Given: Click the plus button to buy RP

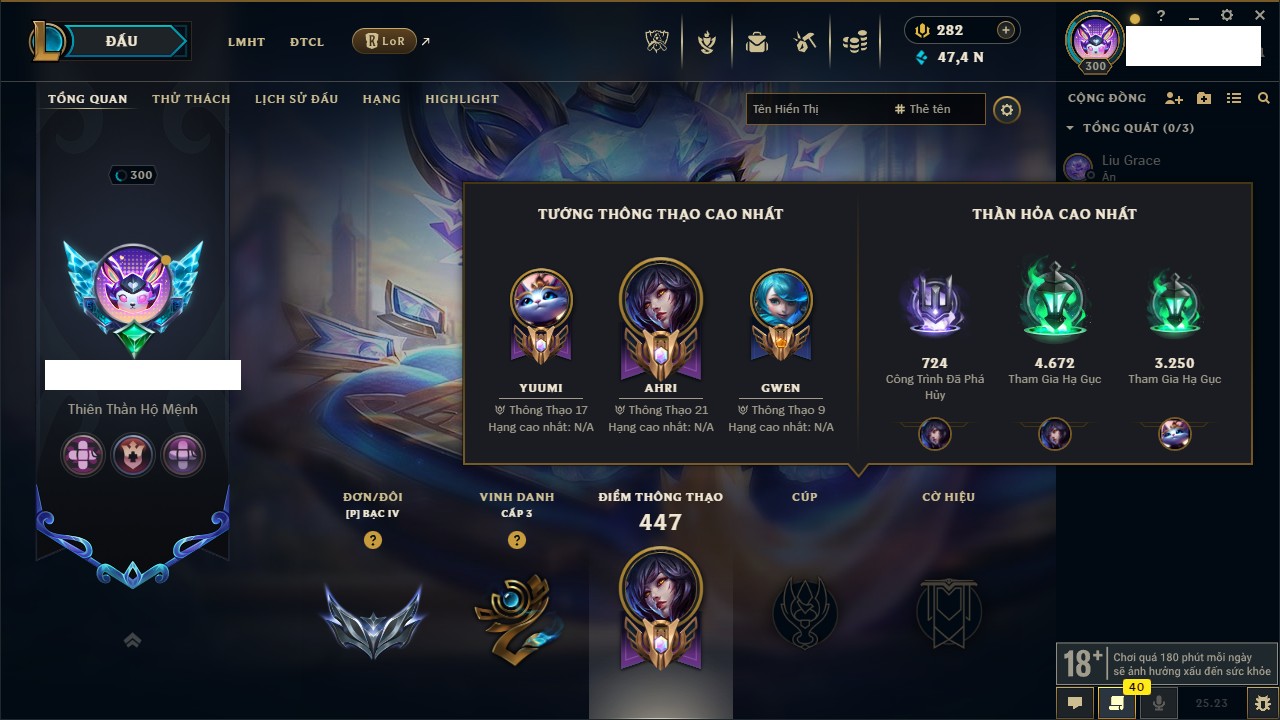Looking at the screenshot, I should (1005, 30).
